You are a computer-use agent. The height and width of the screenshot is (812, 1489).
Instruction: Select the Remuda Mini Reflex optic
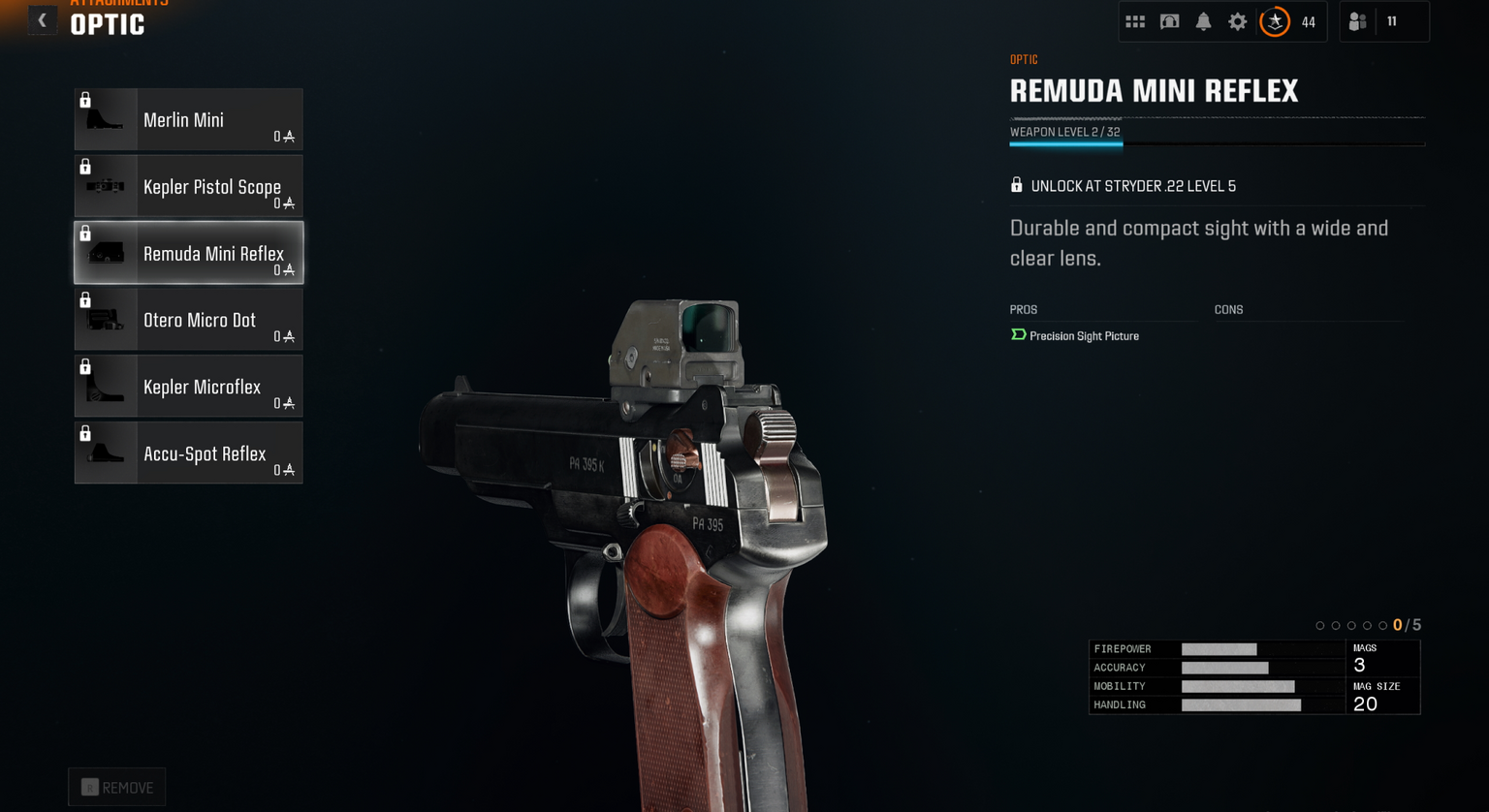(x=188, y=253)
